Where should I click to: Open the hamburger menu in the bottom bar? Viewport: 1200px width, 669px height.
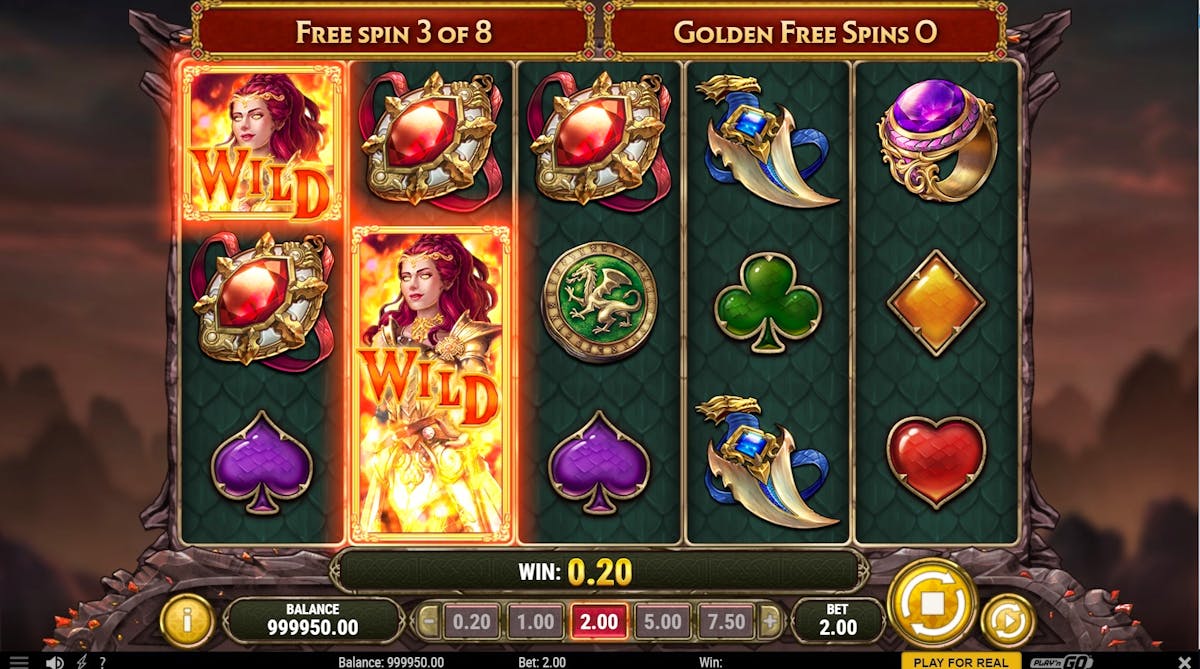pos(19,662)
